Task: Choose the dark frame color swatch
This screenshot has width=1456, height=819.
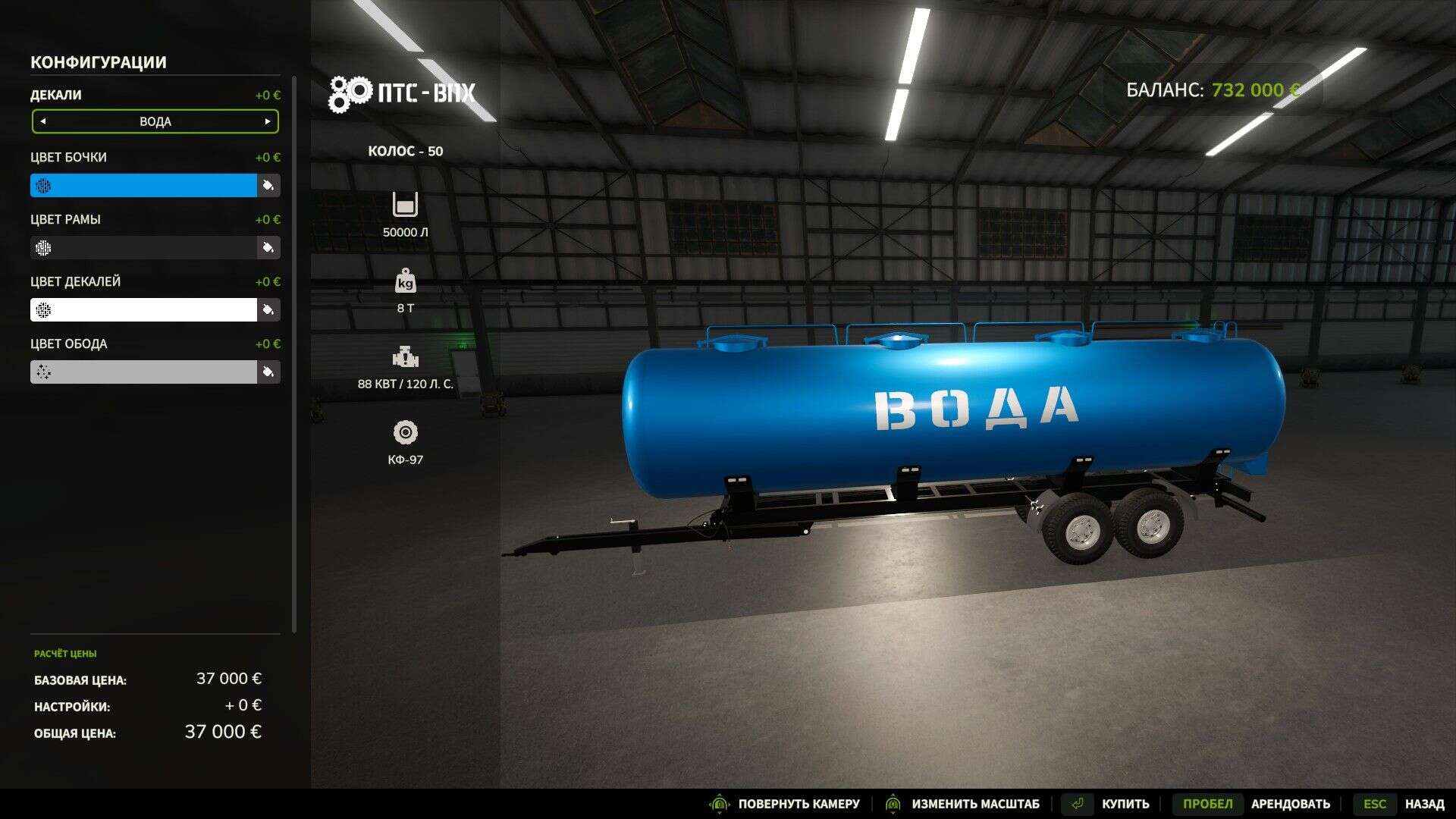Action: (144, 247)
